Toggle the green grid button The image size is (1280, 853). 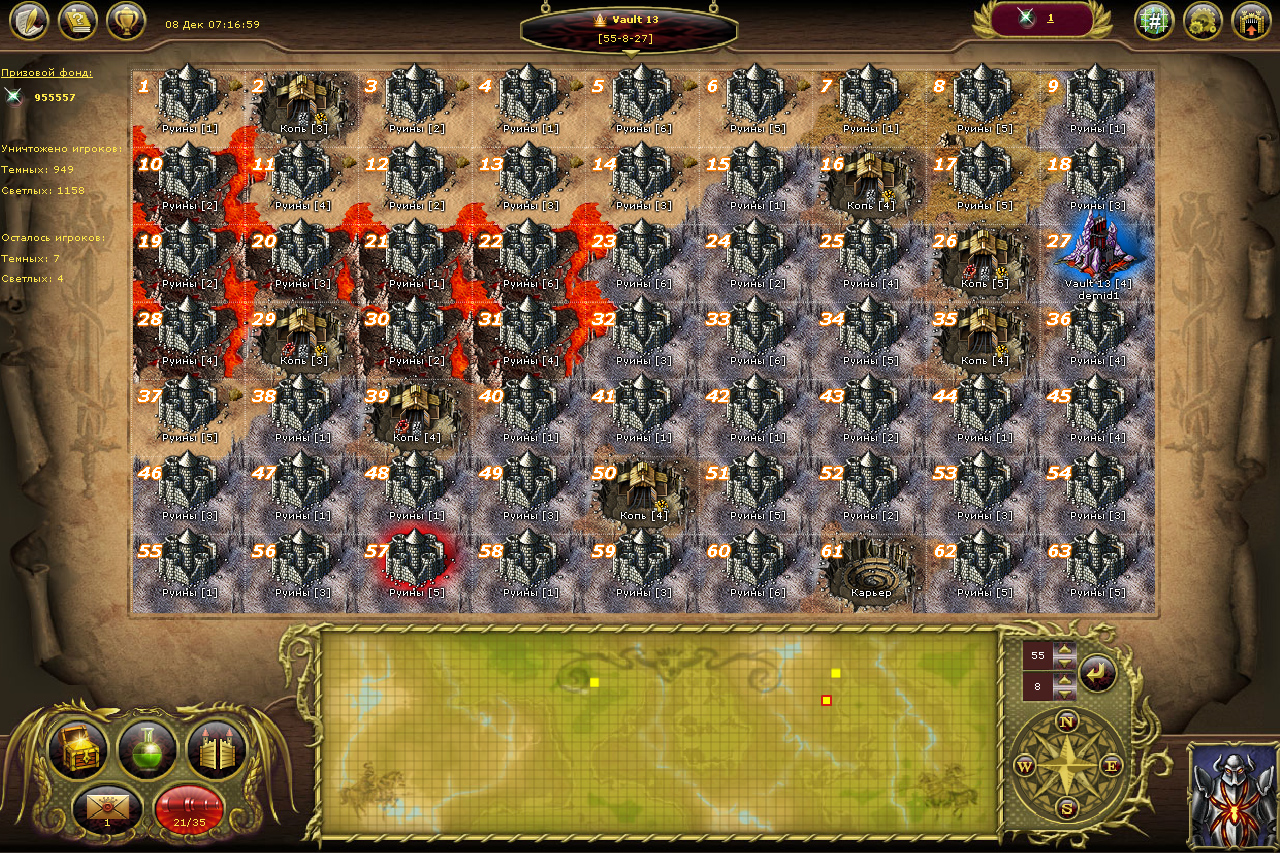(x=1154, y=20)
